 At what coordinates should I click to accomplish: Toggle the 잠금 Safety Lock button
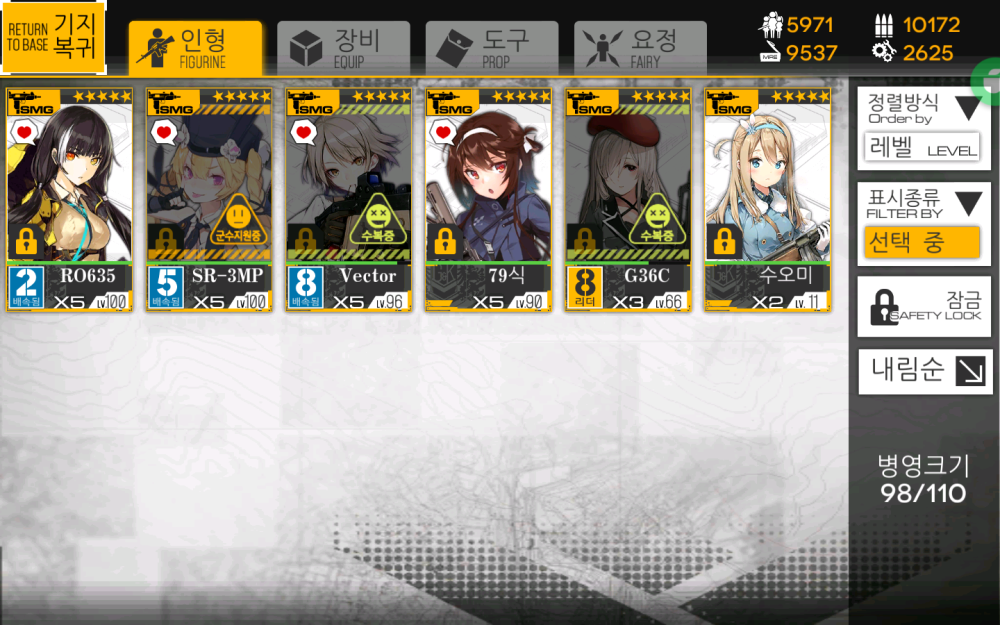point(924,307)
